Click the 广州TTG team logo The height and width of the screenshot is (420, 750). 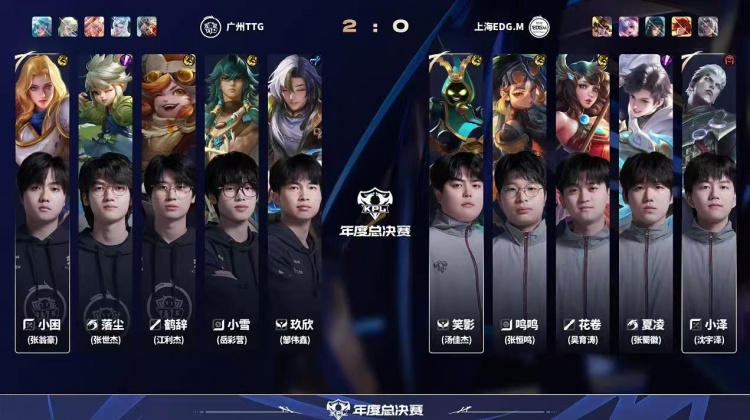point(211,26)
